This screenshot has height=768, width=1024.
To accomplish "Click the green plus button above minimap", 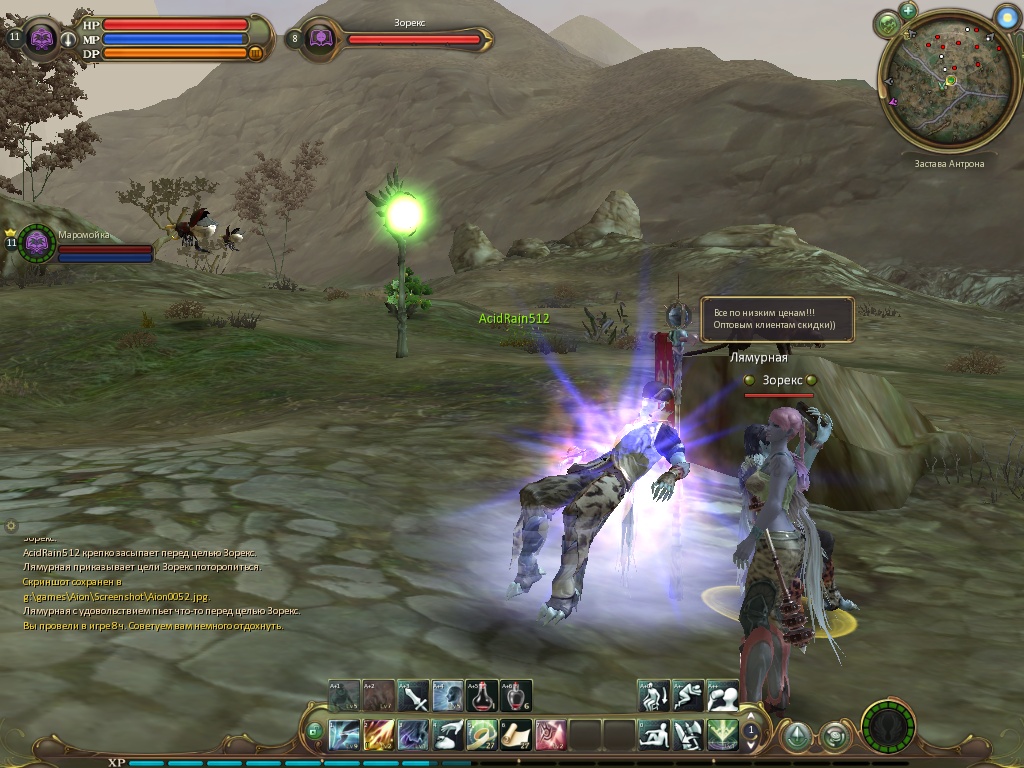I will [x=908, y=11].
